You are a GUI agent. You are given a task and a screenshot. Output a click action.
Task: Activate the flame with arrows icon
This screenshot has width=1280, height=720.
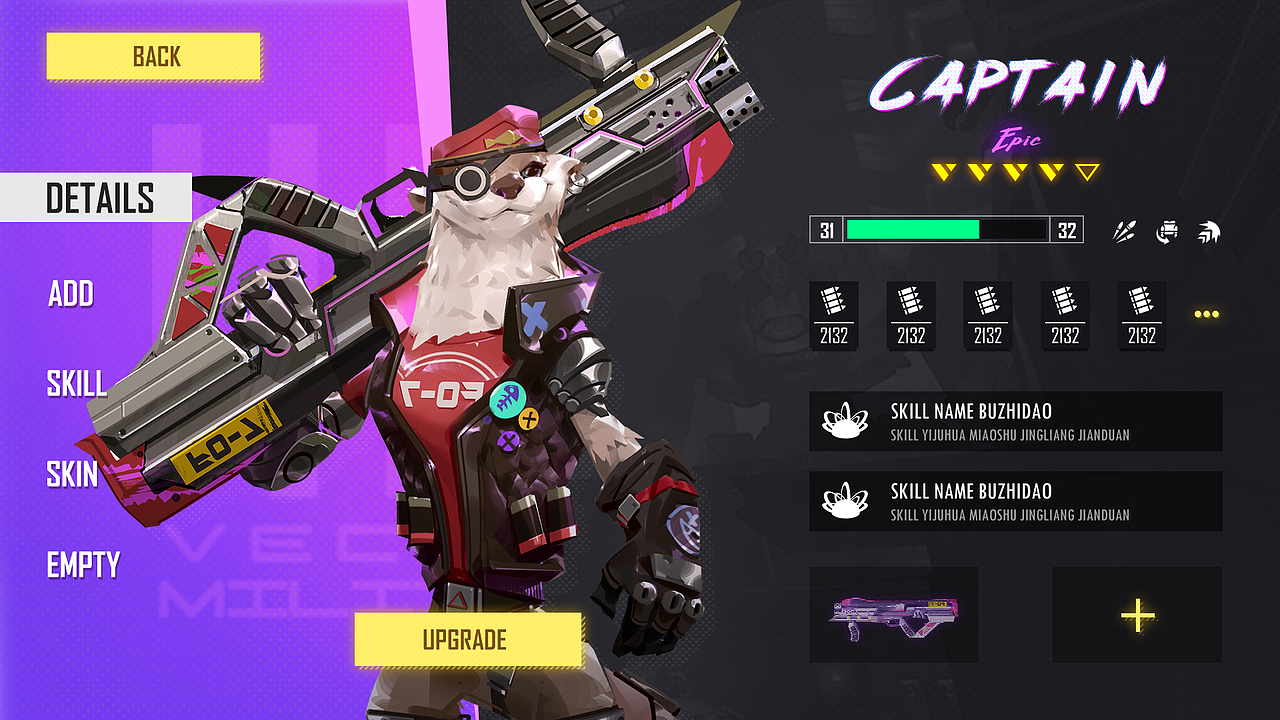coord(1209,232)
